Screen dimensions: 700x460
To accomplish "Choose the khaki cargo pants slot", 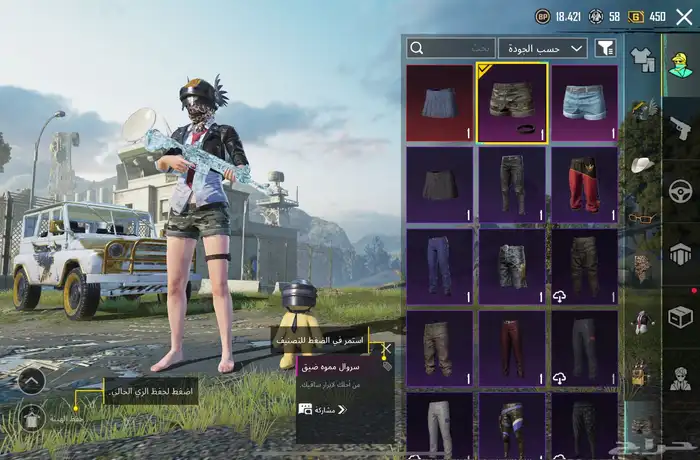I will pyautogui.click(x=440, y=348).
